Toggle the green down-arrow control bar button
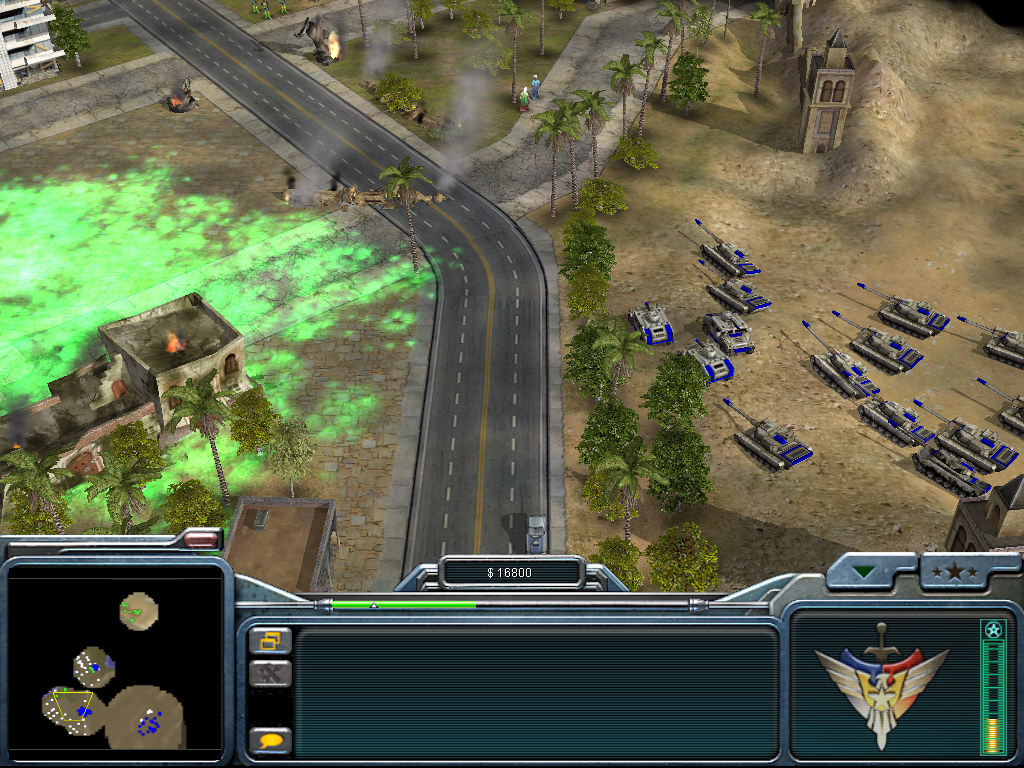1024x768 pixels. coord(862,573)
